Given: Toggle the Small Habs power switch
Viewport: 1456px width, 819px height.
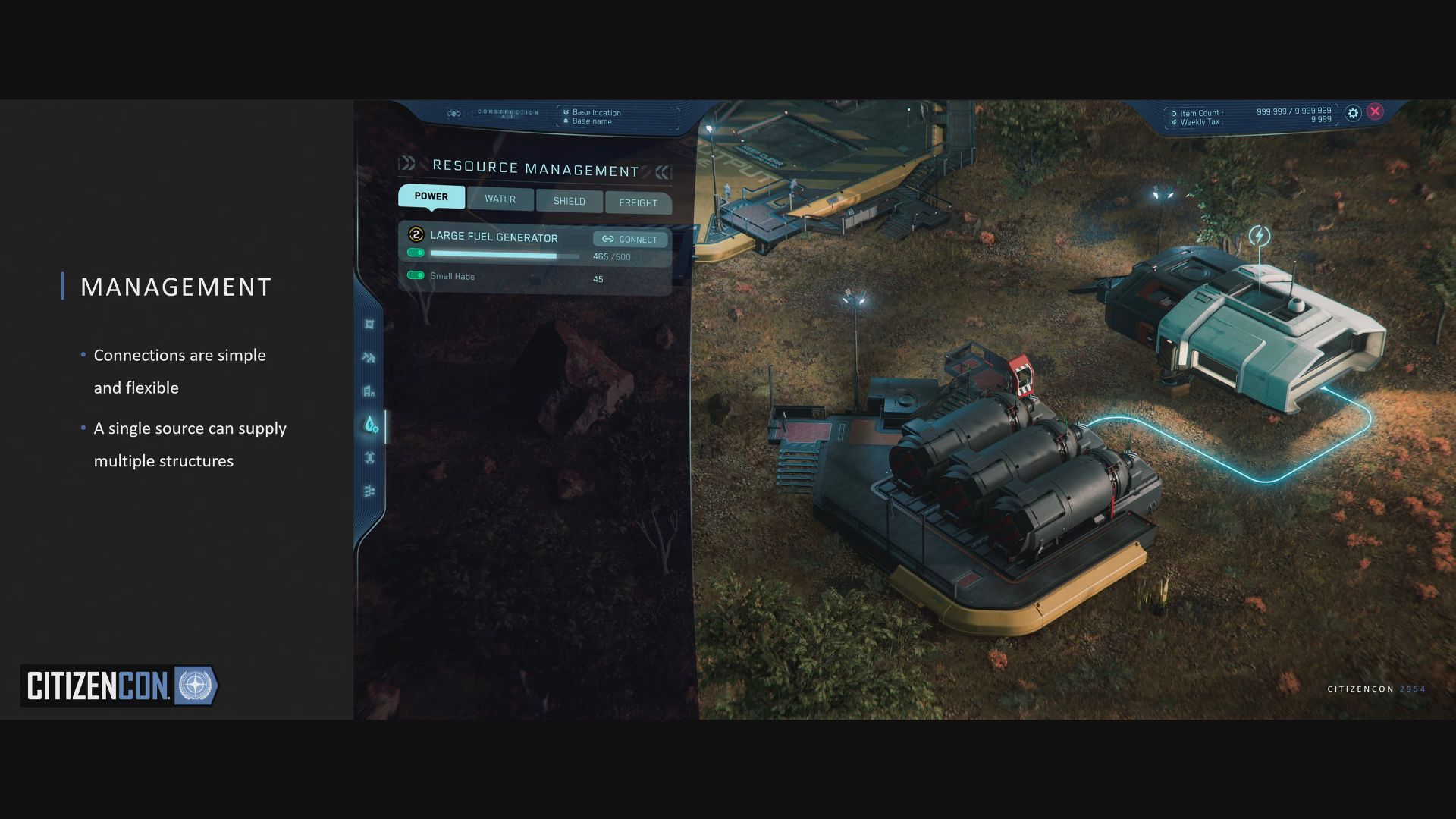Looking at the screenshot, I should [416, 275].
